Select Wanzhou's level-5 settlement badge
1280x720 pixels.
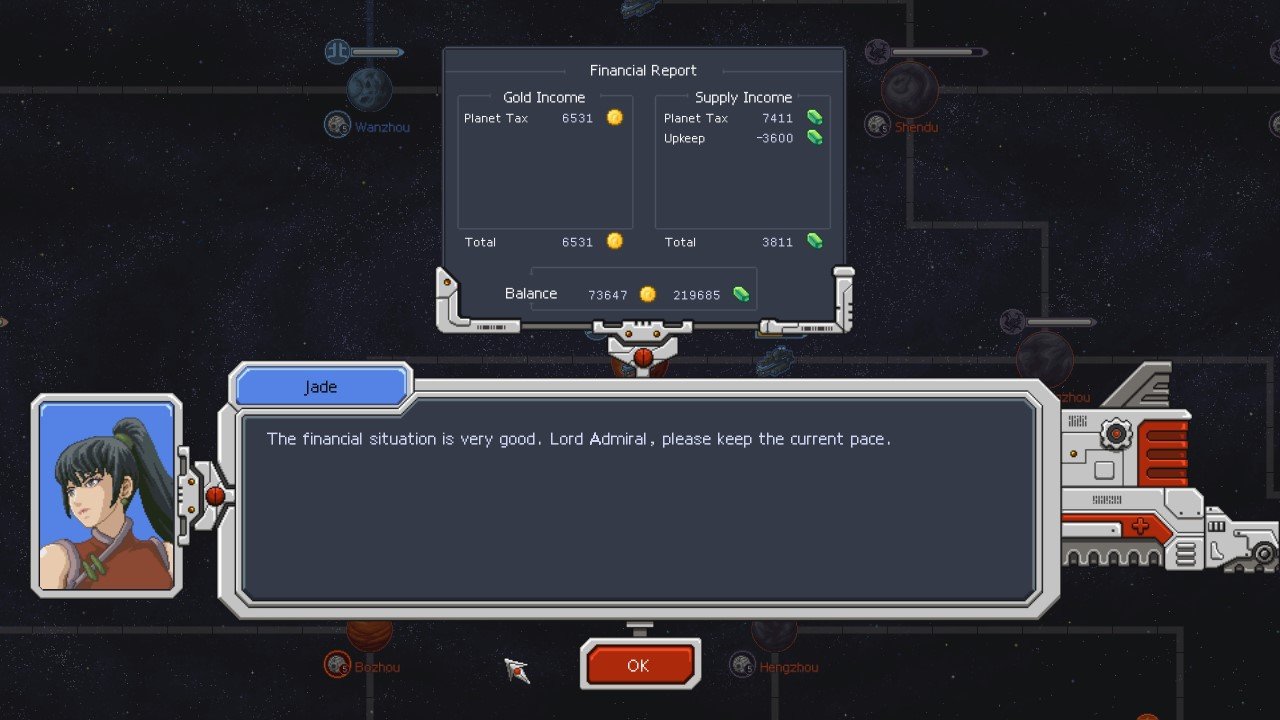337,124
